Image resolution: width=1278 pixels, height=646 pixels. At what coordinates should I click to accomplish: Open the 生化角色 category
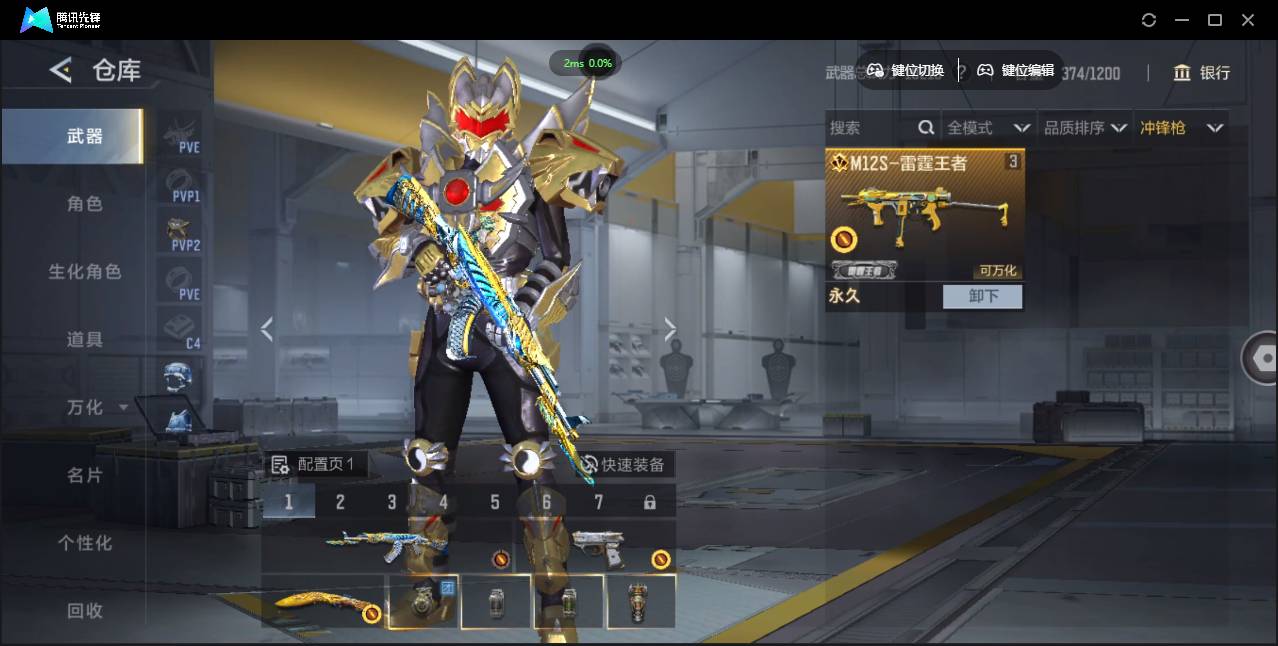85,272
